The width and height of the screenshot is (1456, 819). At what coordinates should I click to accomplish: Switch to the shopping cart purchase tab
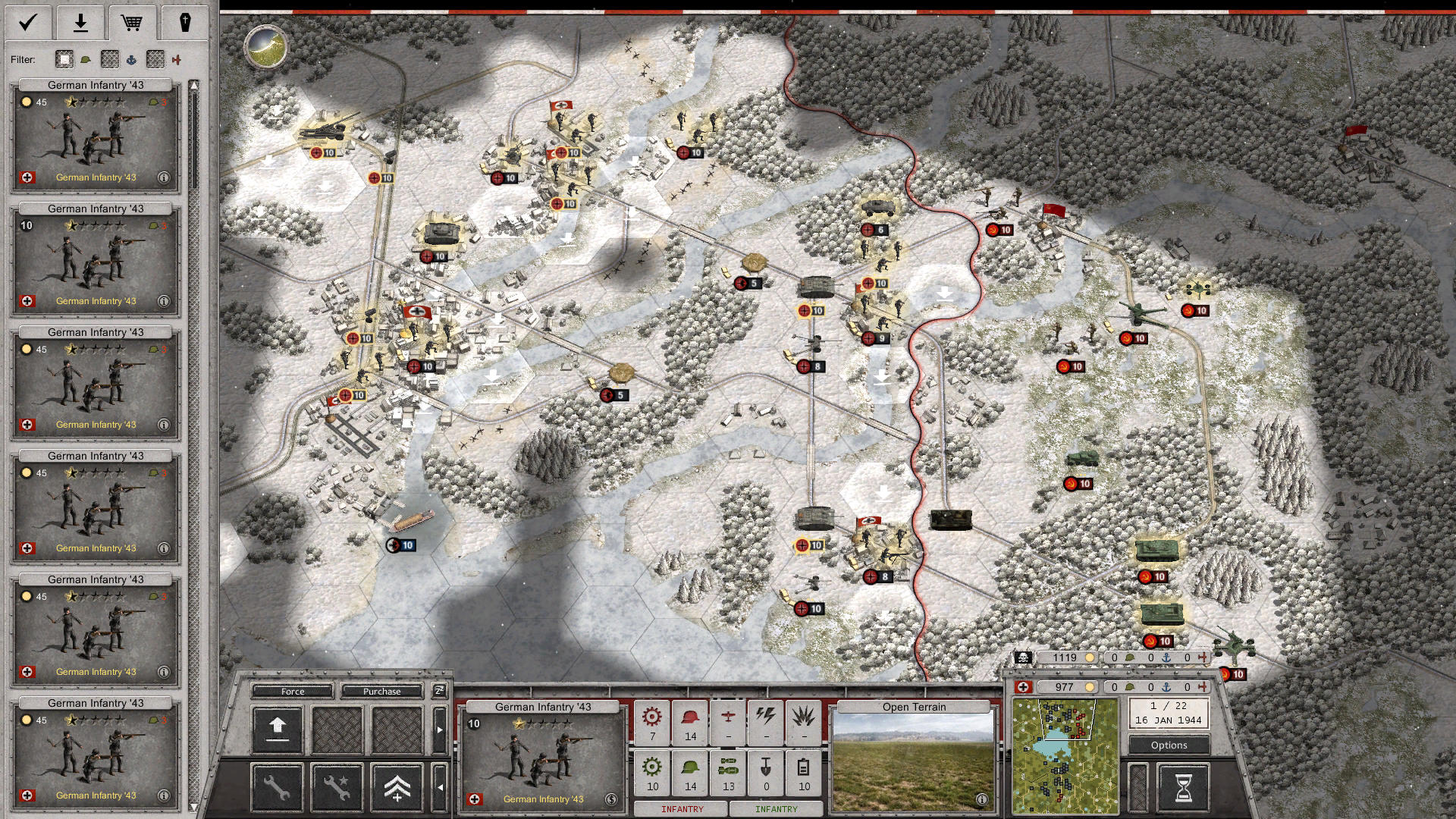coord(133,23)
